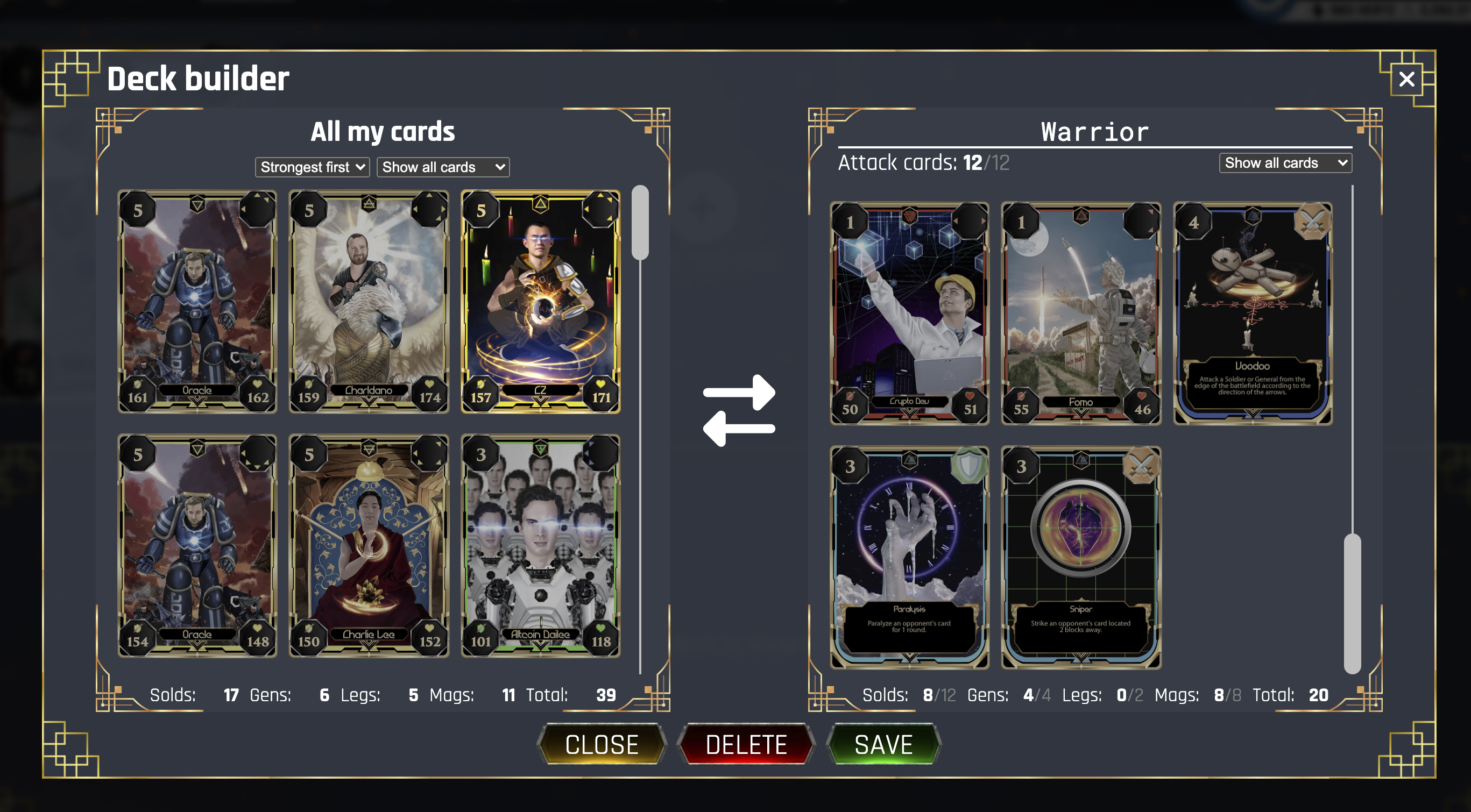1471x812 pixels.
Task: Select the Fomo card in deck
Action: [x=1081, y=314]
